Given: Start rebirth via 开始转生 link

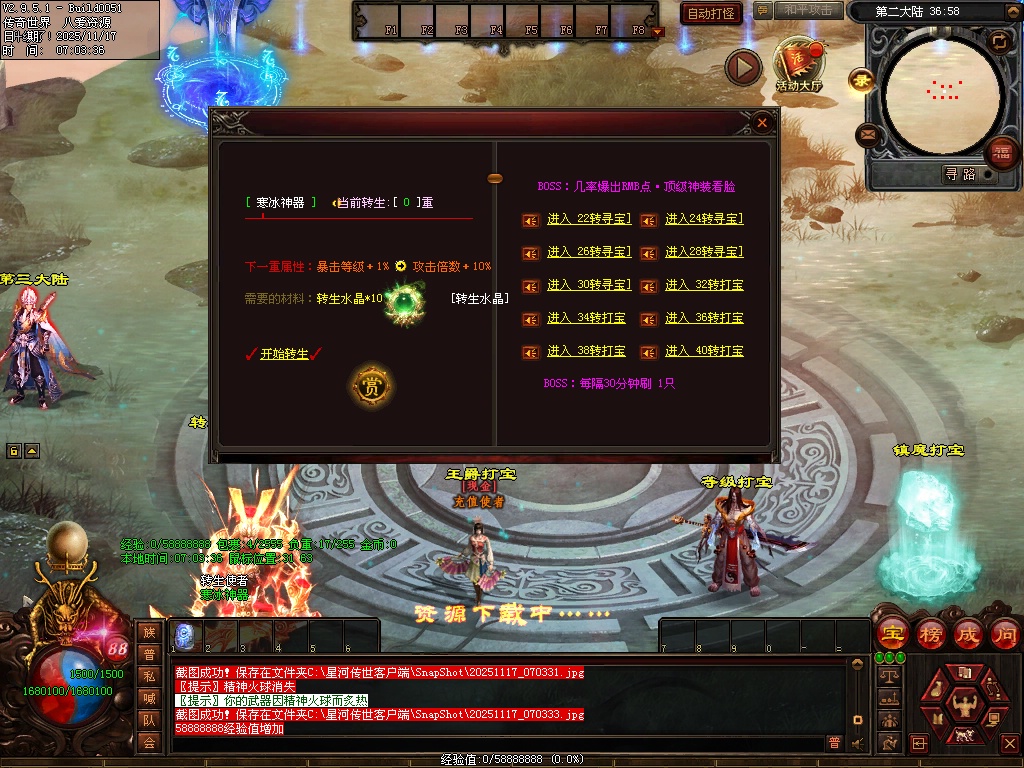Looking at the screenshot, I should tap(285, 354).
